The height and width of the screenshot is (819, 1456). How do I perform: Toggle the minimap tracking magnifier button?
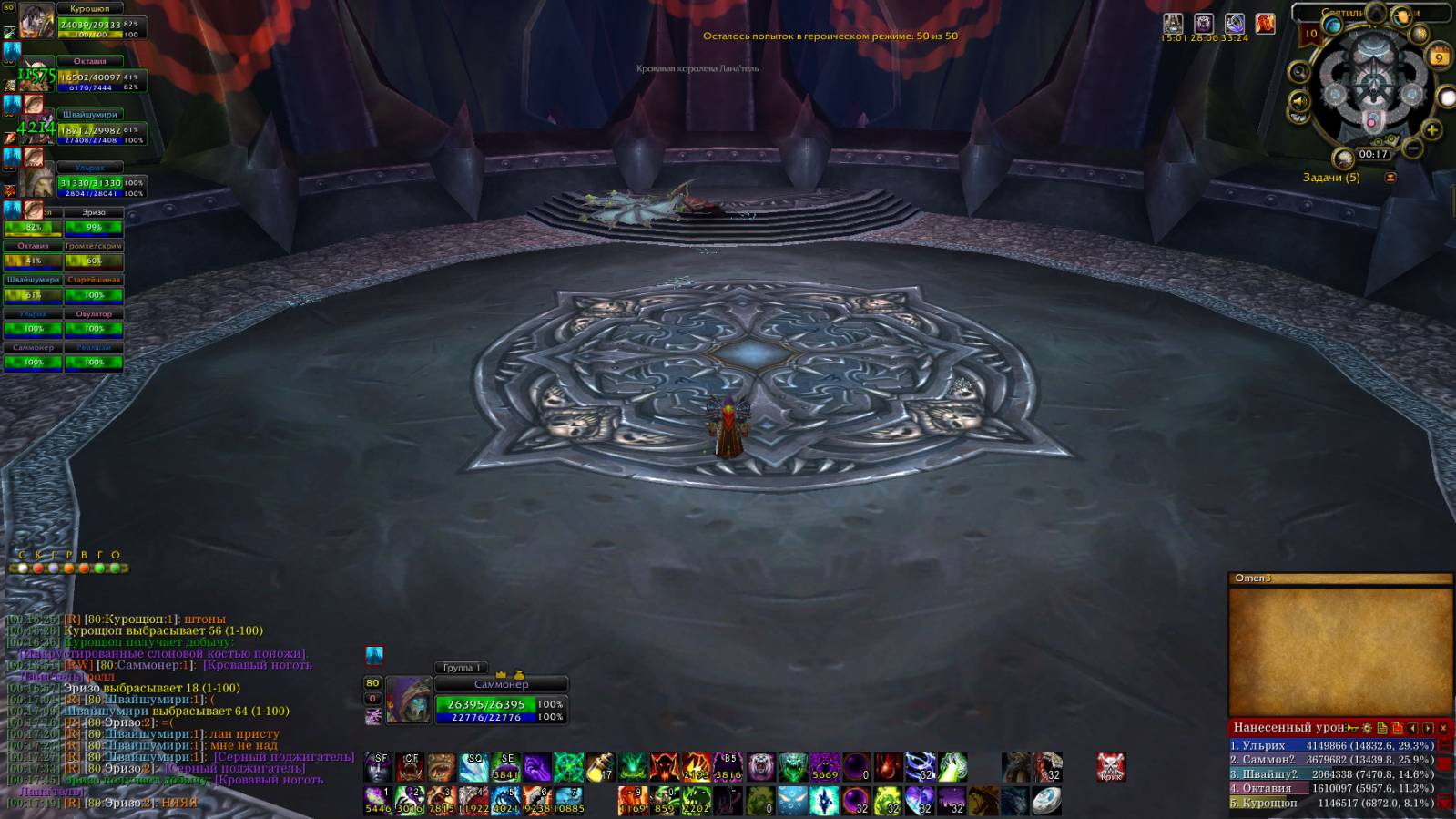click(1300, 71)
